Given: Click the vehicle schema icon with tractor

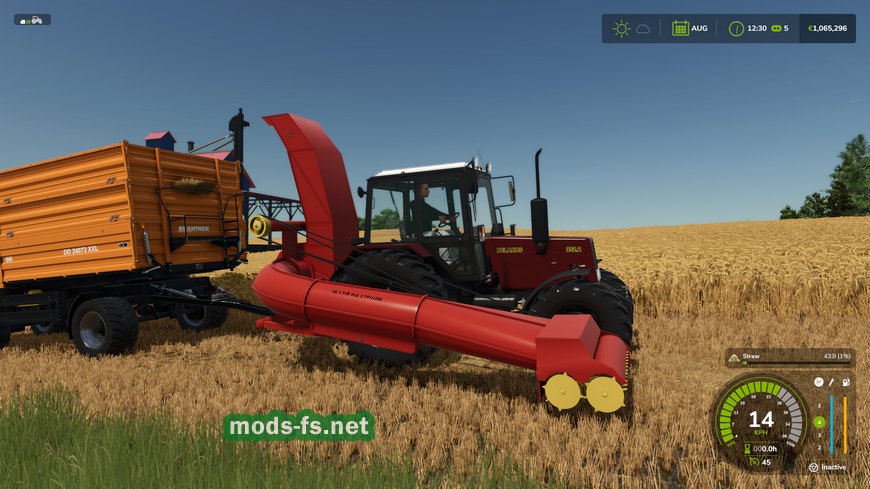Looking at the screenshot, I should point(32,19).
